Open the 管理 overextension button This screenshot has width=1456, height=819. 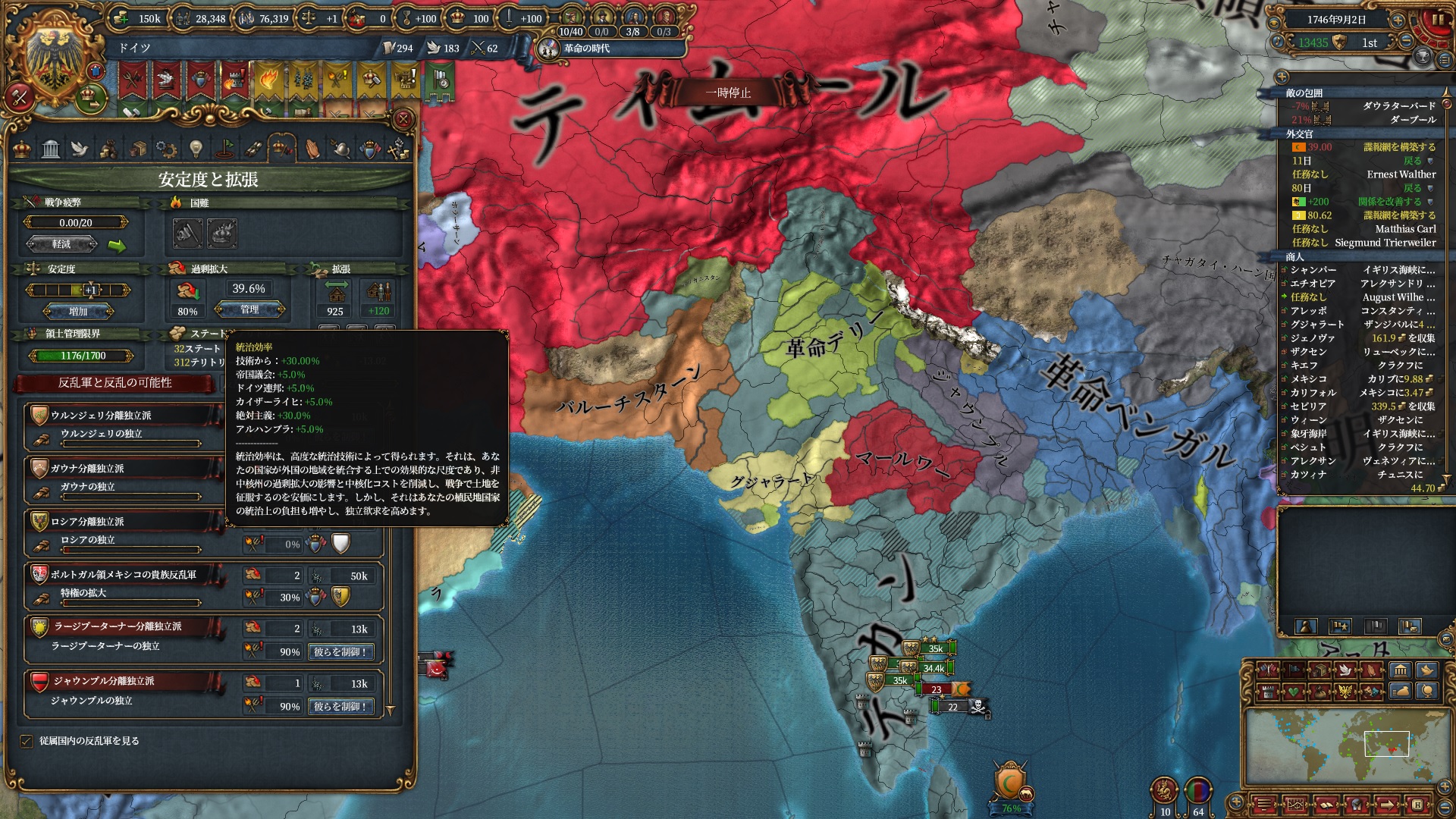pyautogui.click(x=249, y=309)
